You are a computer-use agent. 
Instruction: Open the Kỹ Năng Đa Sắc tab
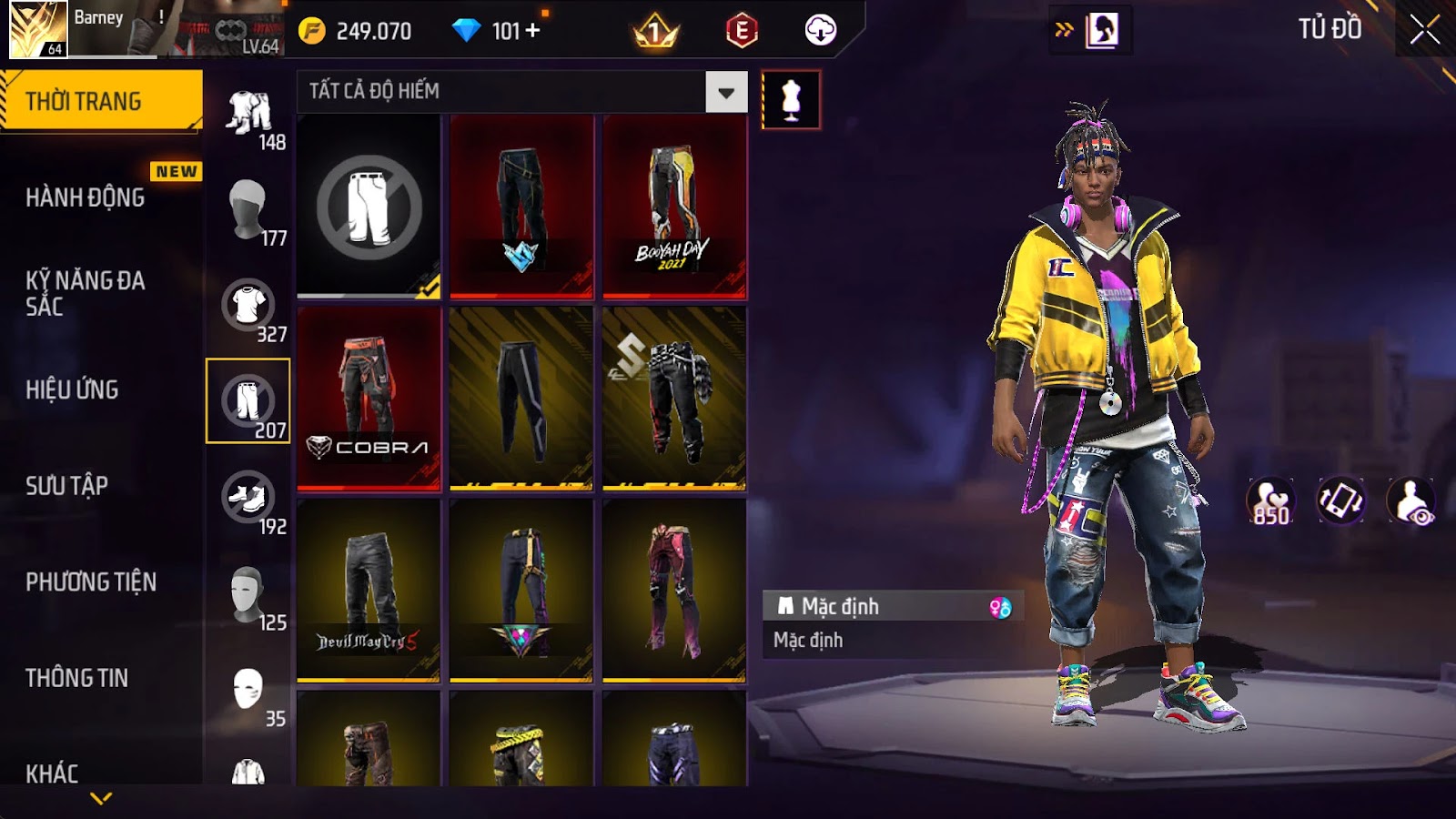coord(86,293)
